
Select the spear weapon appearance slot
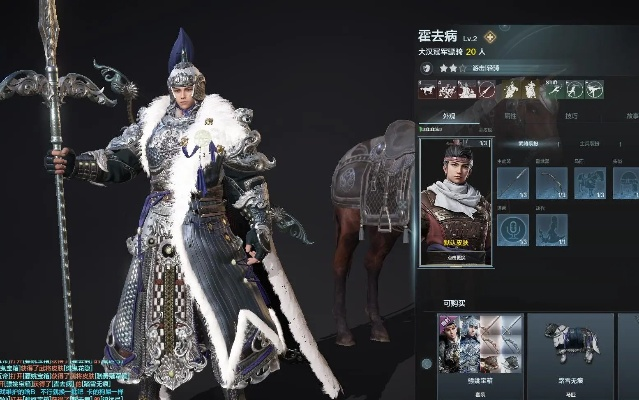coord(512,181)
